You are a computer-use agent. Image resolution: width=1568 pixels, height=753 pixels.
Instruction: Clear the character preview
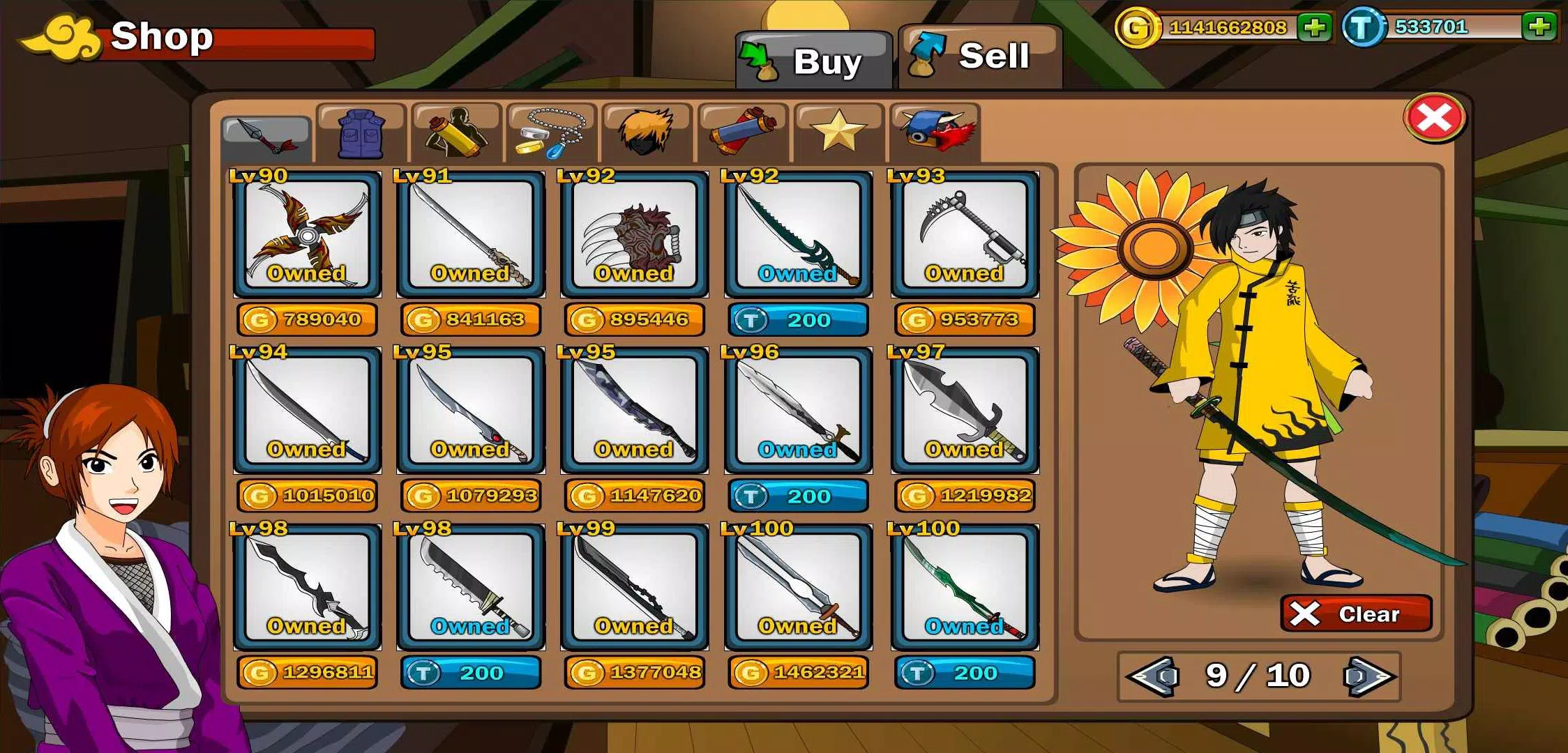click(x=1355, y=614)
